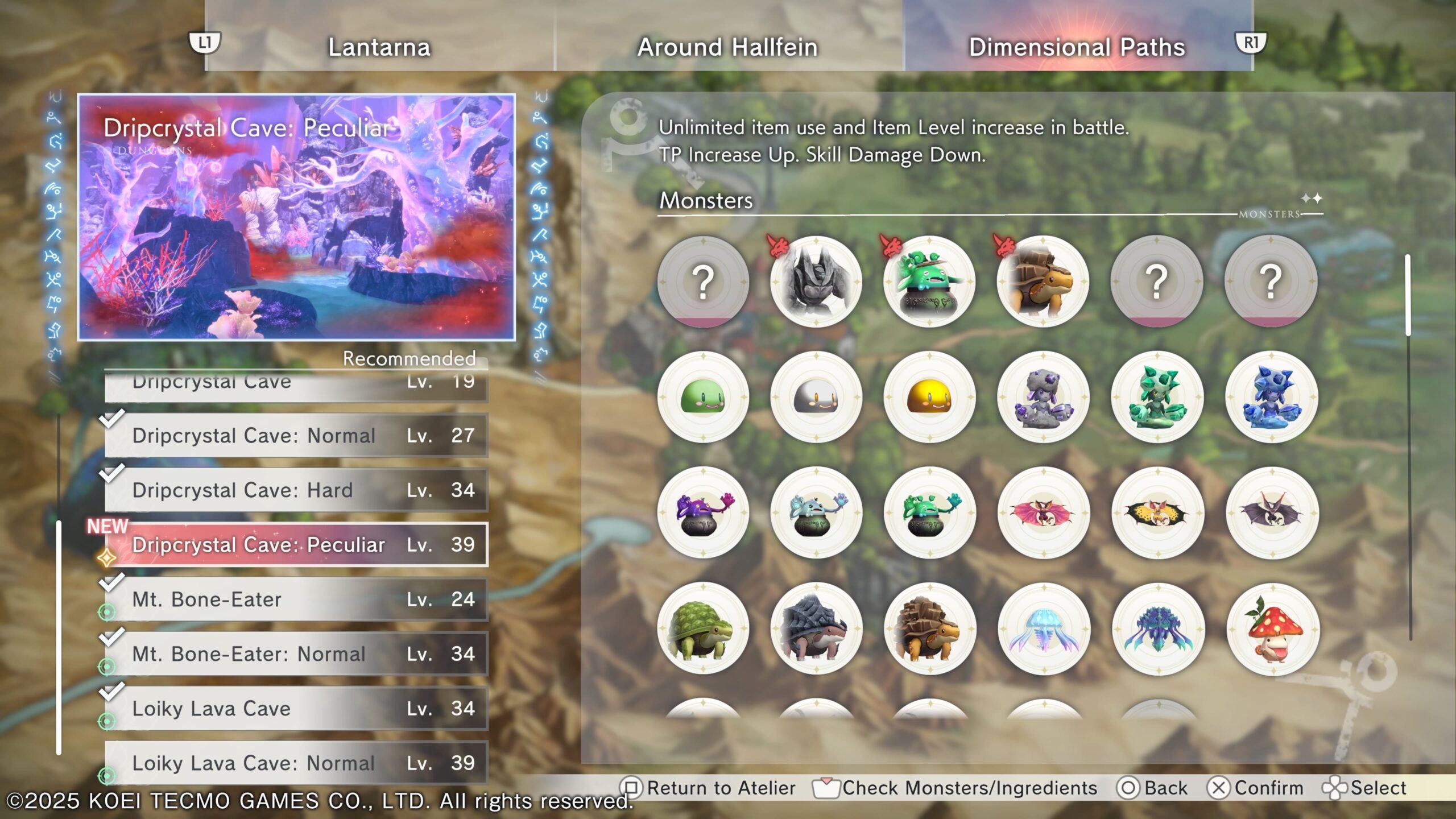Viewport: 1456px width, 819px height.
Task: Select the Mt. Bone-Eater Lv. 24 entry
Action: tap(296, 599)
